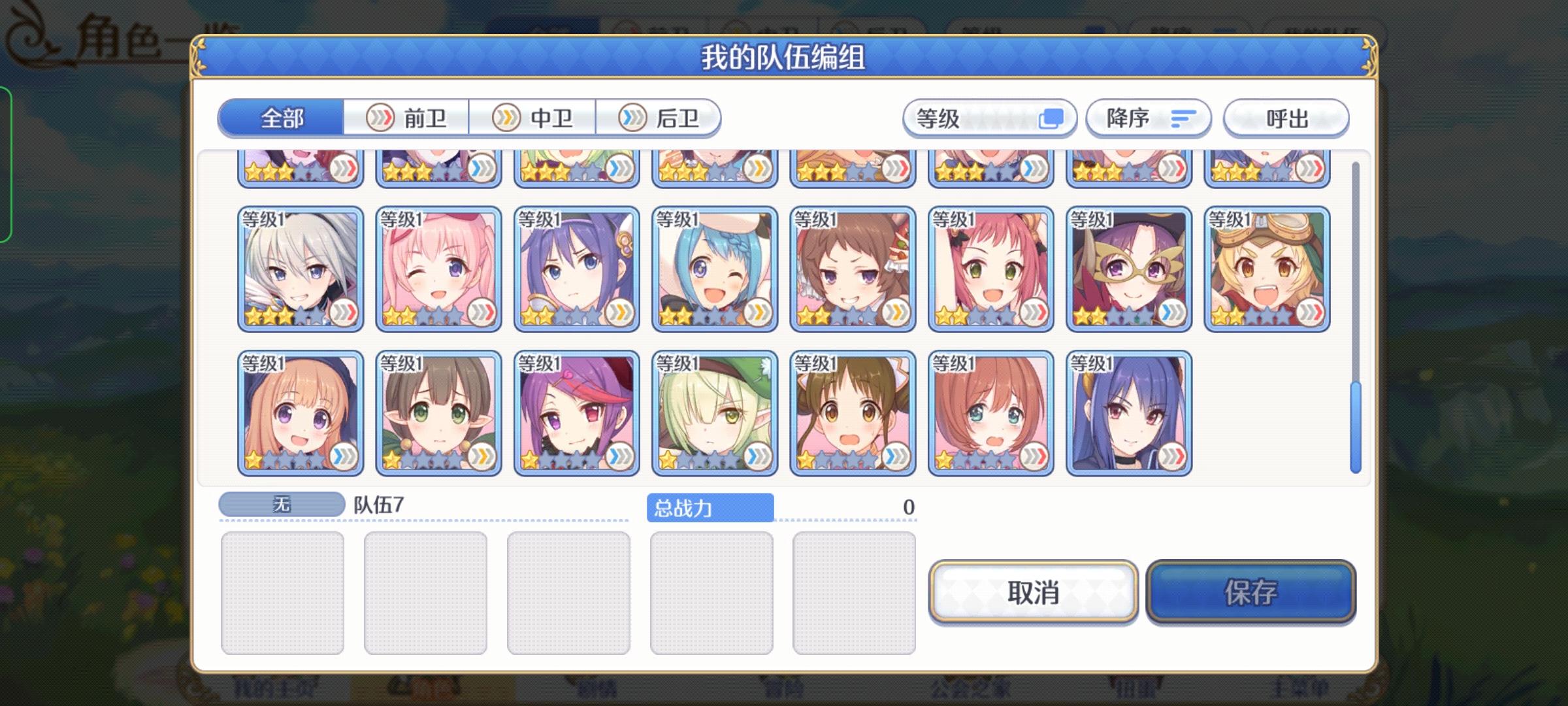The width and height of the screenshot is (1568, 706).
Task: Cancel editing with the 取消 button
Action: pos(1032,595)
